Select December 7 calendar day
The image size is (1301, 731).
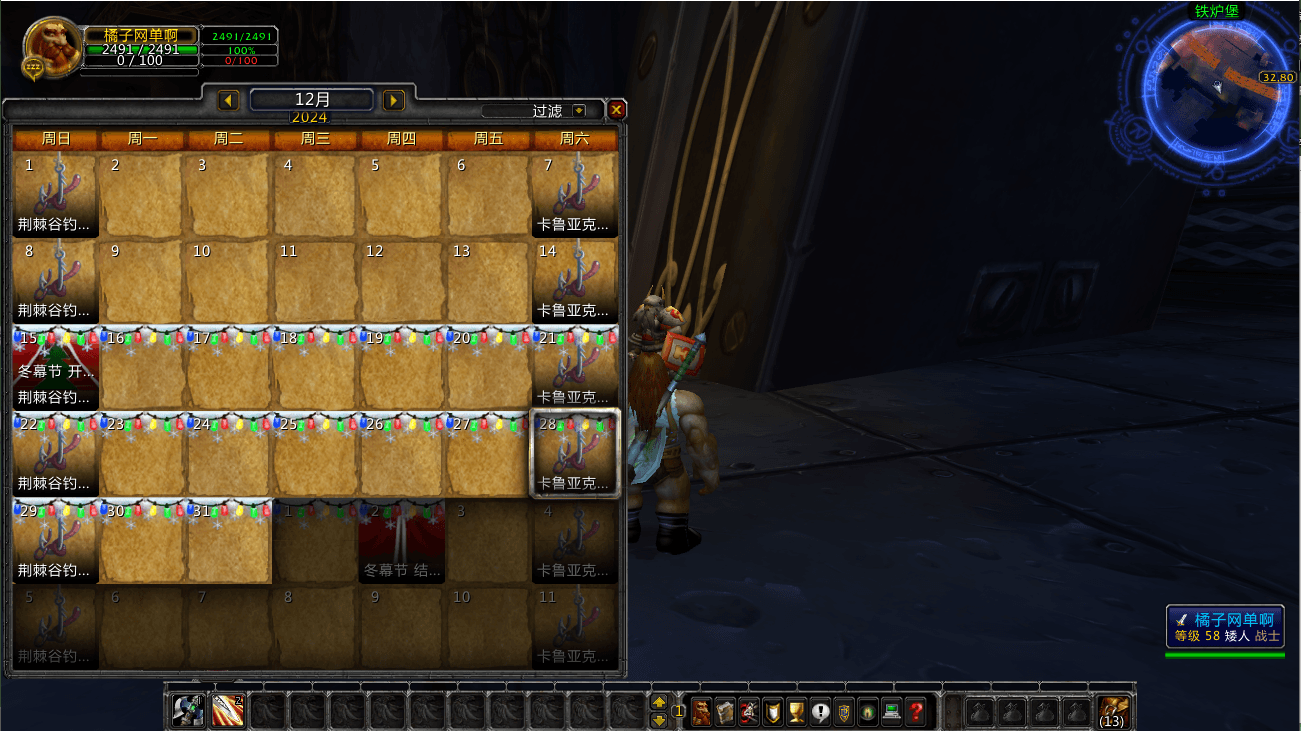point(574,194)
